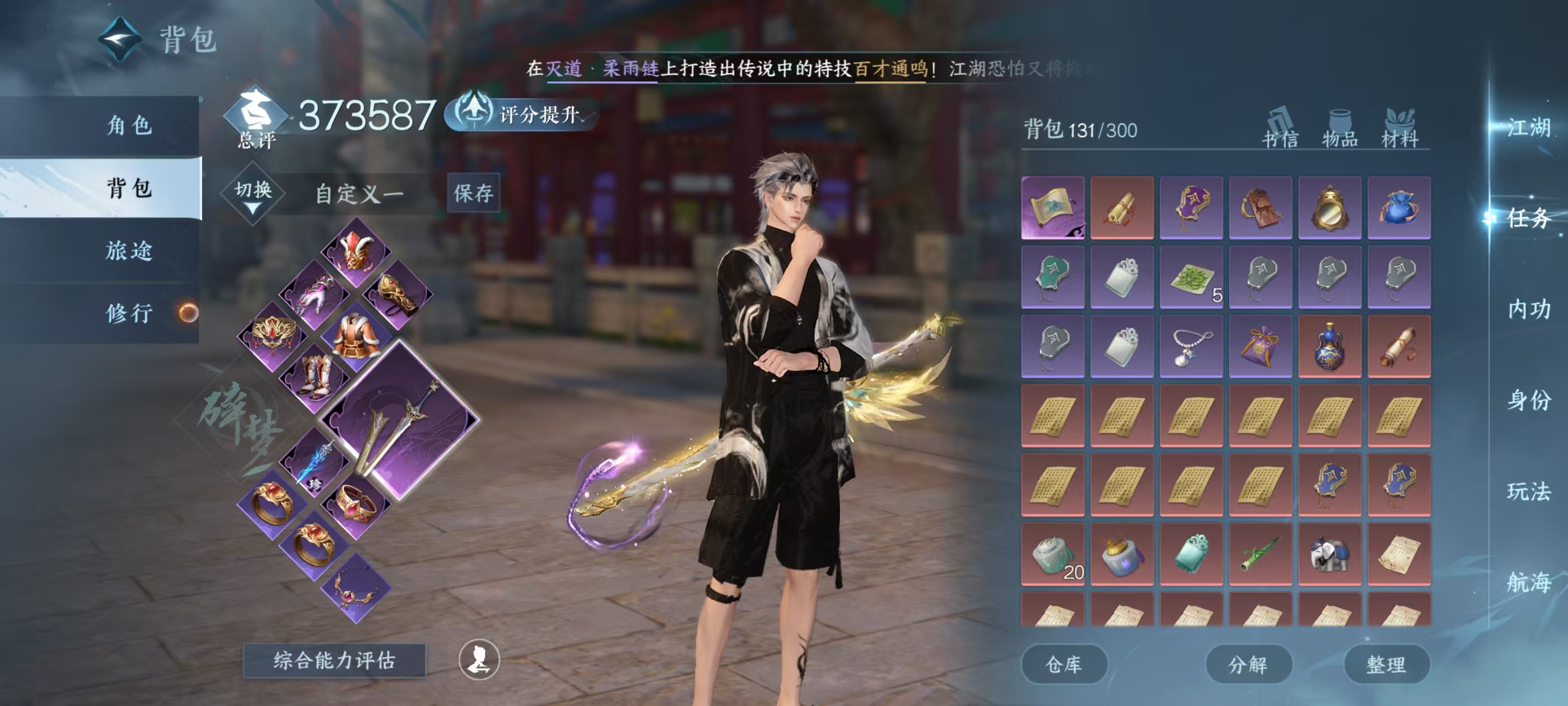Image resolution: width=1568 pixels, height=706 pixels.
Task: Choose the 分解 dismantle button
Action: 1248,664
